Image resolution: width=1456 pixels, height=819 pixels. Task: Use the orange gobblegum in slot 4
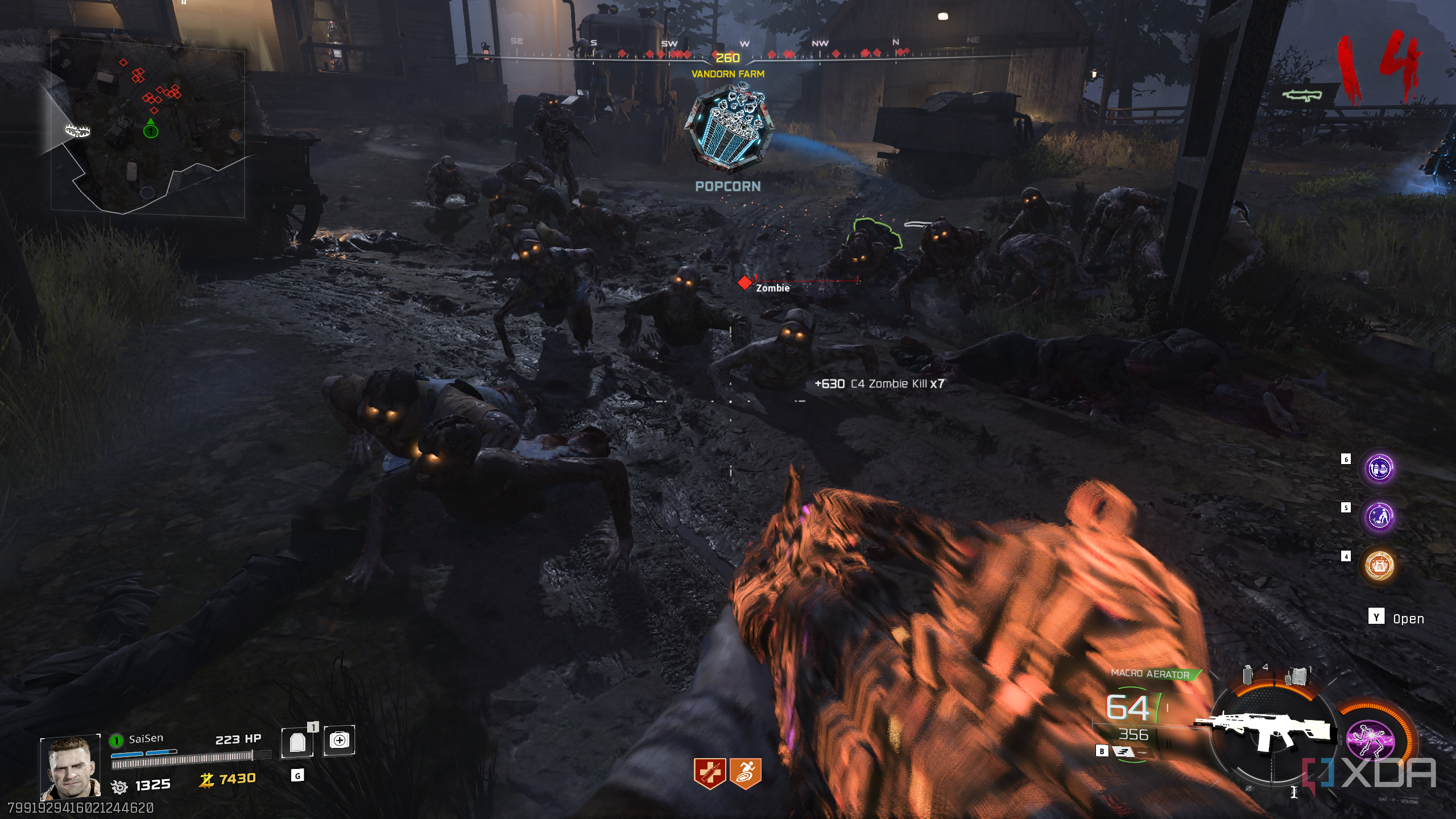[1379, 565]
